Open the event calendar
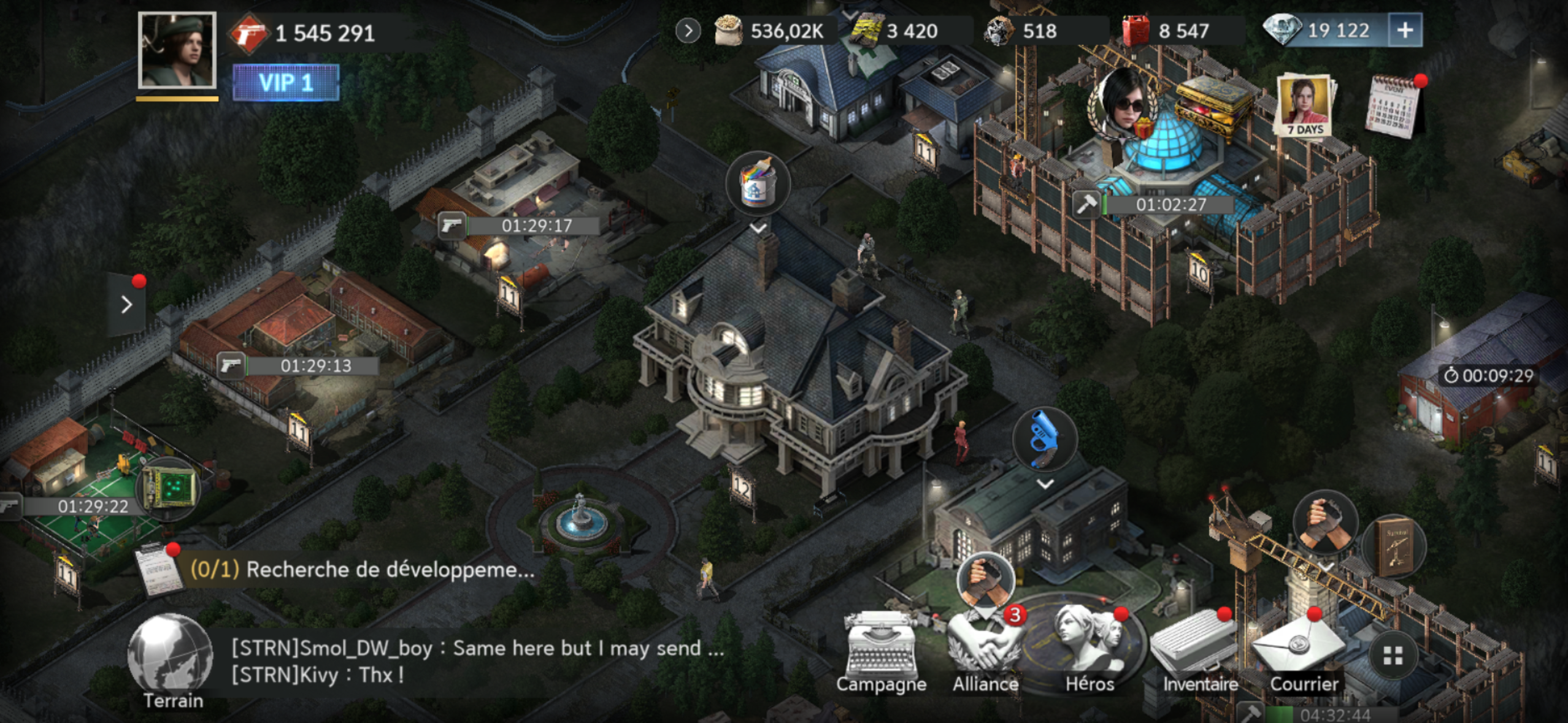Viewport: 1568px width, 723px height. click(1393, 105)
